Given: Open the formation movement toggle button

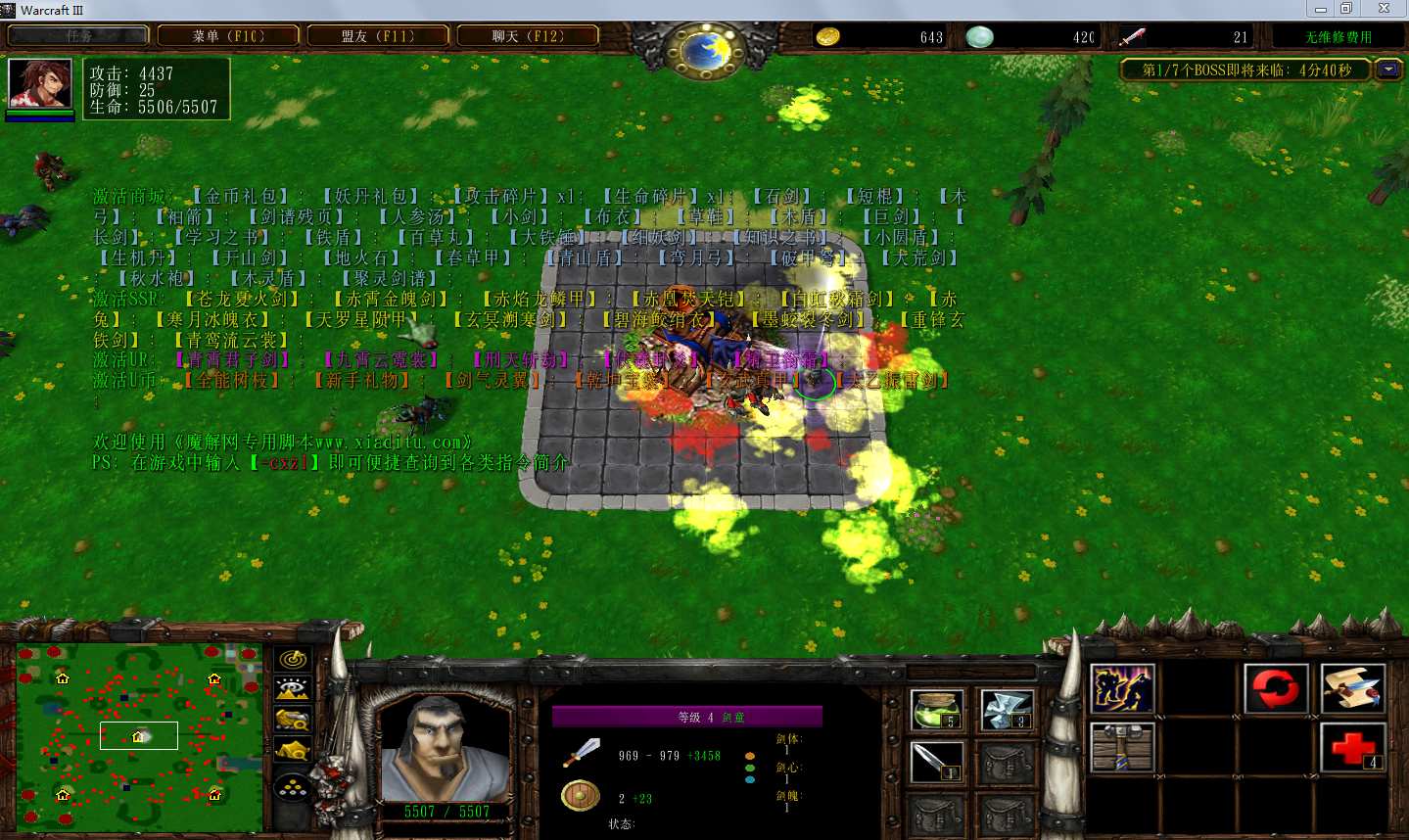Looking at the screenshot, I should (x=293, y=786).
